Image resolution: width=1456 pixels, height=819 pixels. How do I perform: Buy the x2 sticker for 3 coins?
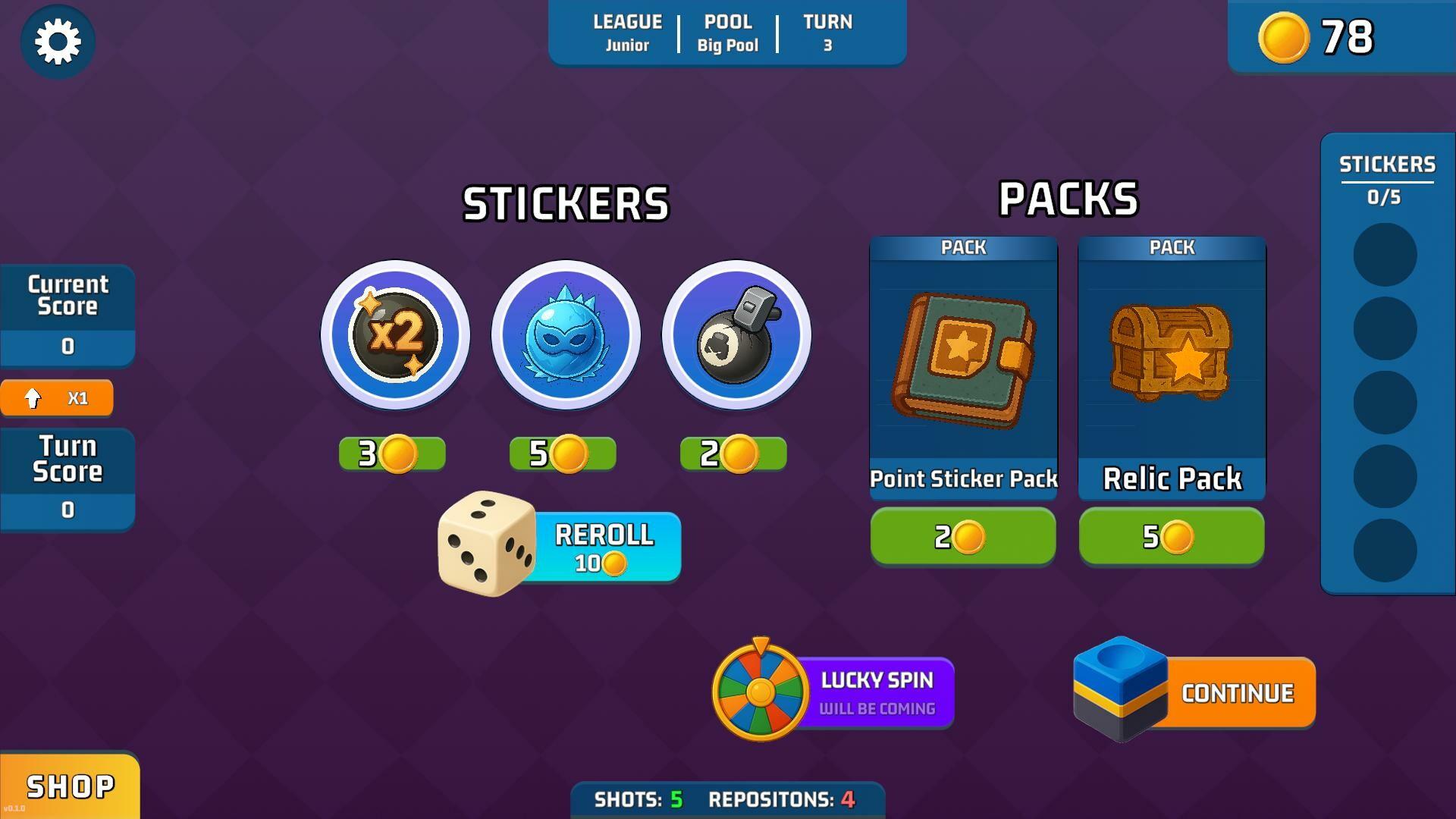392,453
